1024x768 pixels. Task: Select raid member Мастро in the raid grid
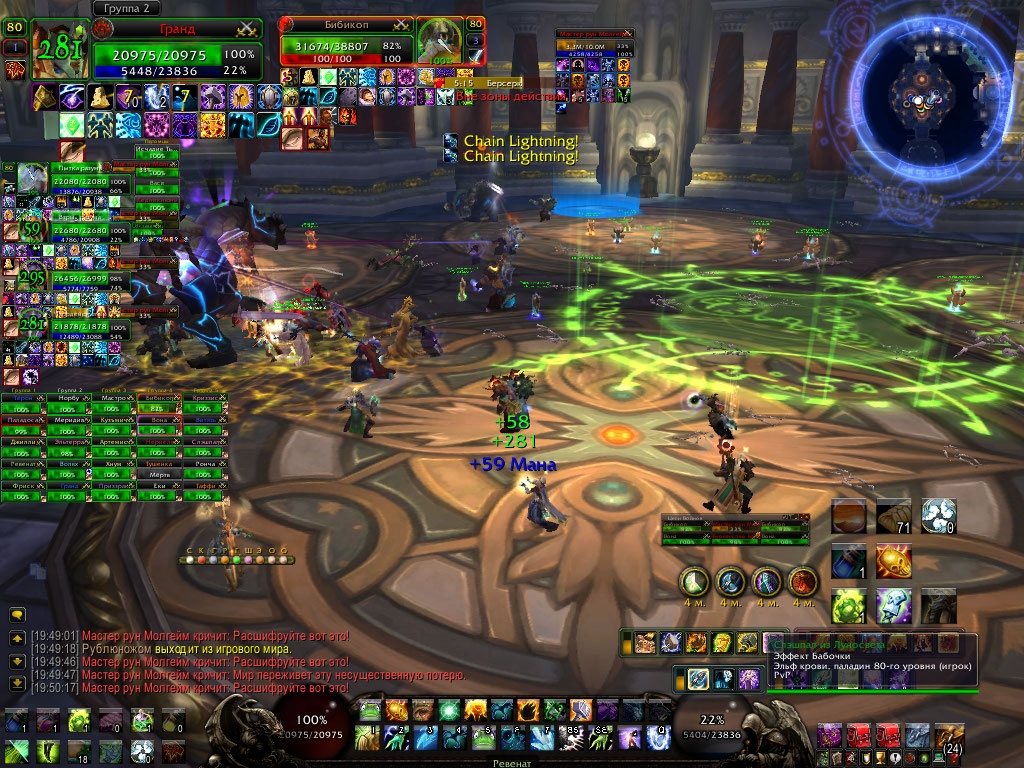coord(114,398)
